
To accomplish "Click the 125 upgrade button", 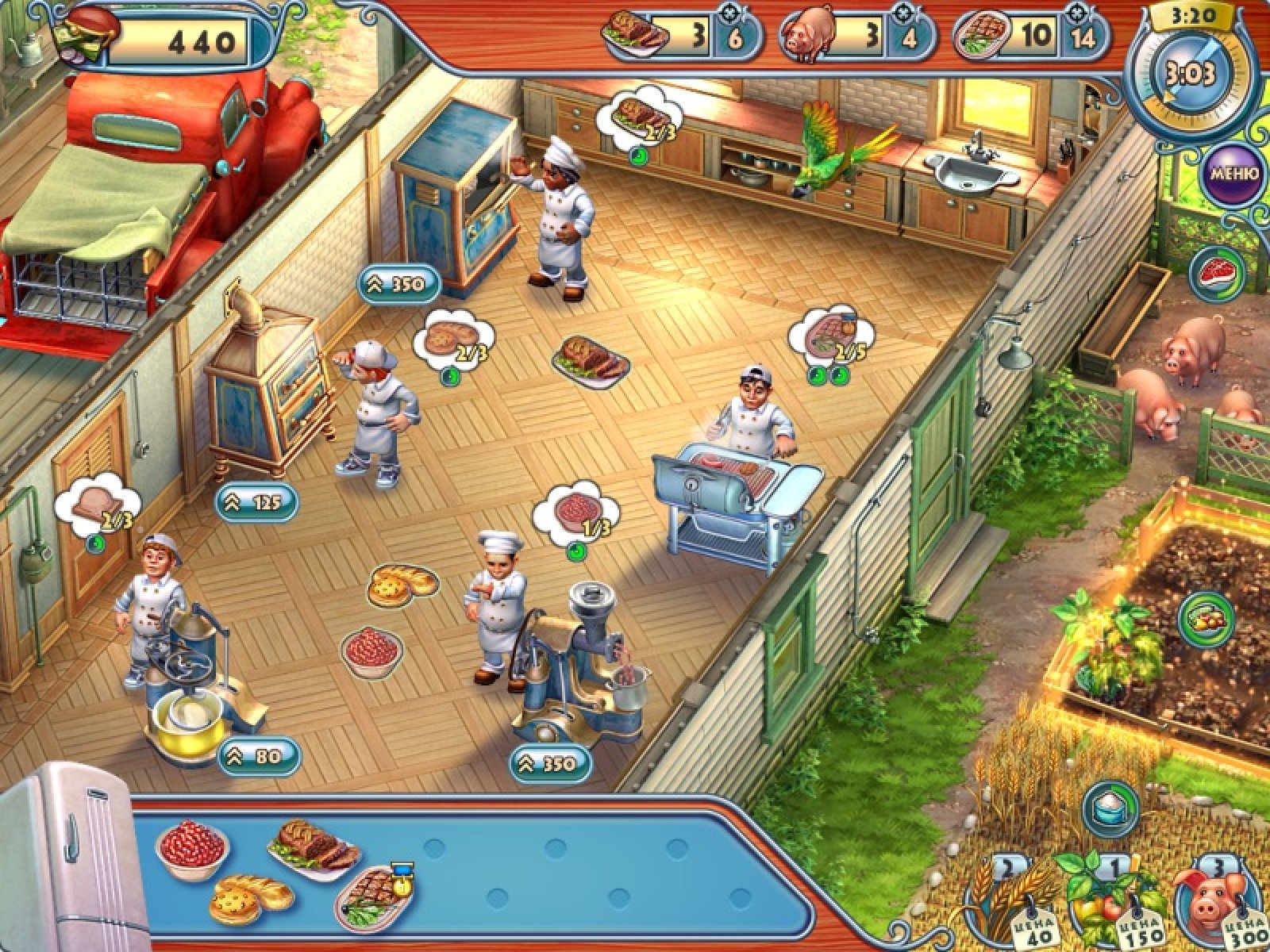I will click(256, 501).
